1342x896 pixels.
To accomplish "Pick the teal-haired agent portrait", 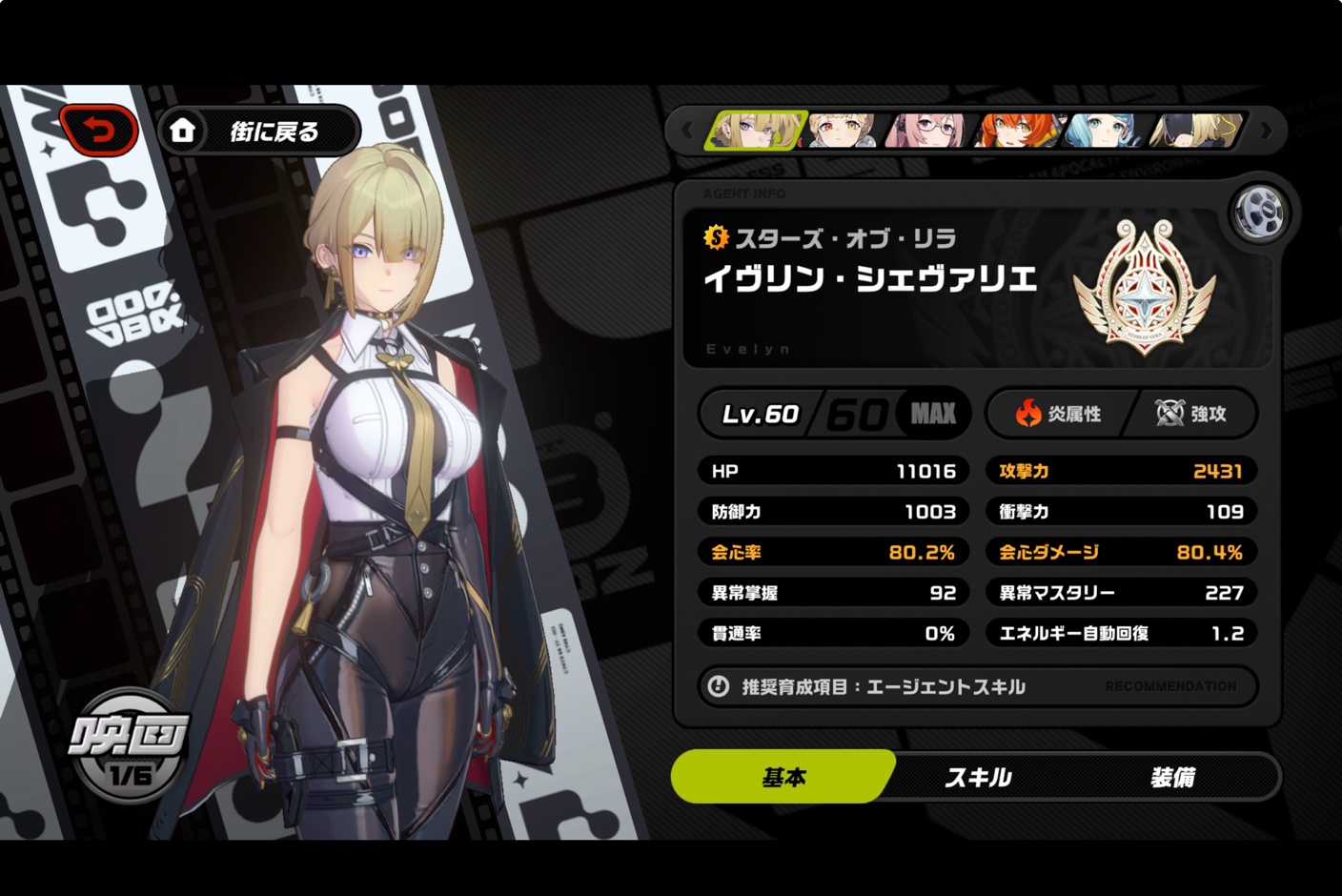I will 1104,131.
